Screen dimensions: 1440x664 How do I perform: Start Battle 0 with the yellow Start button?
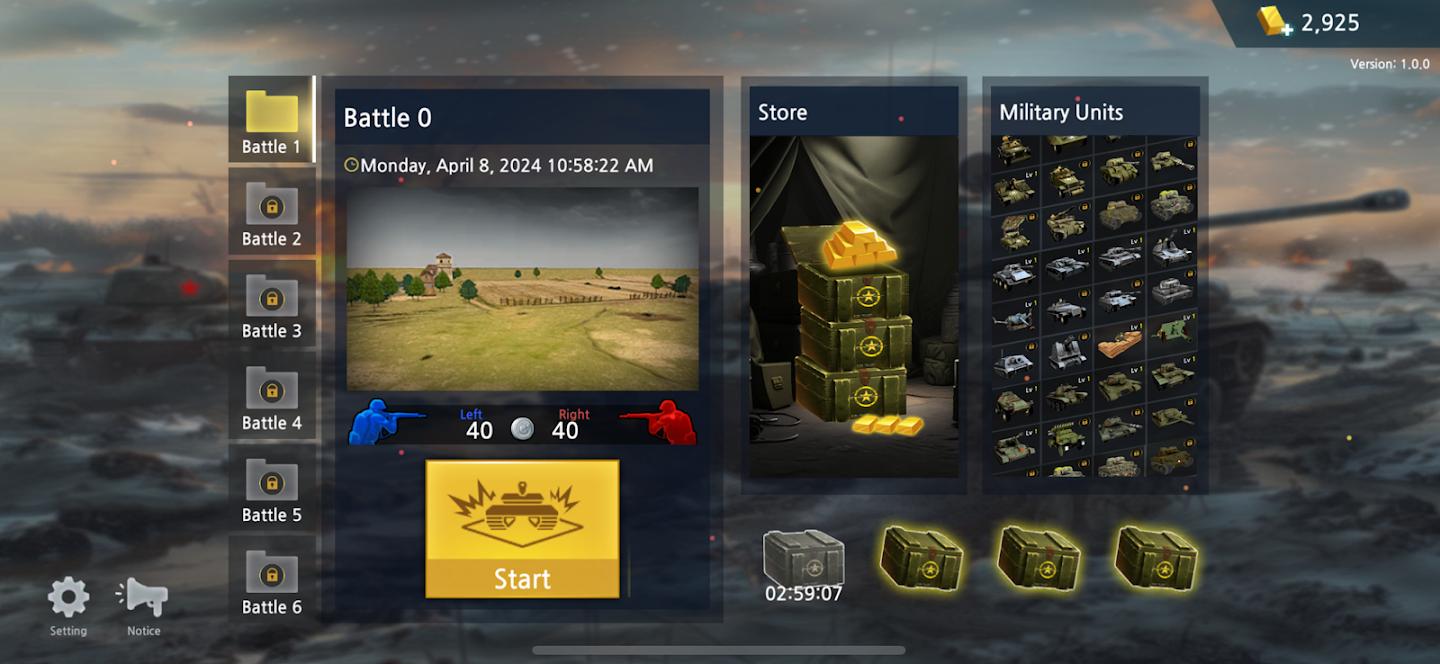tap(522, 529)
